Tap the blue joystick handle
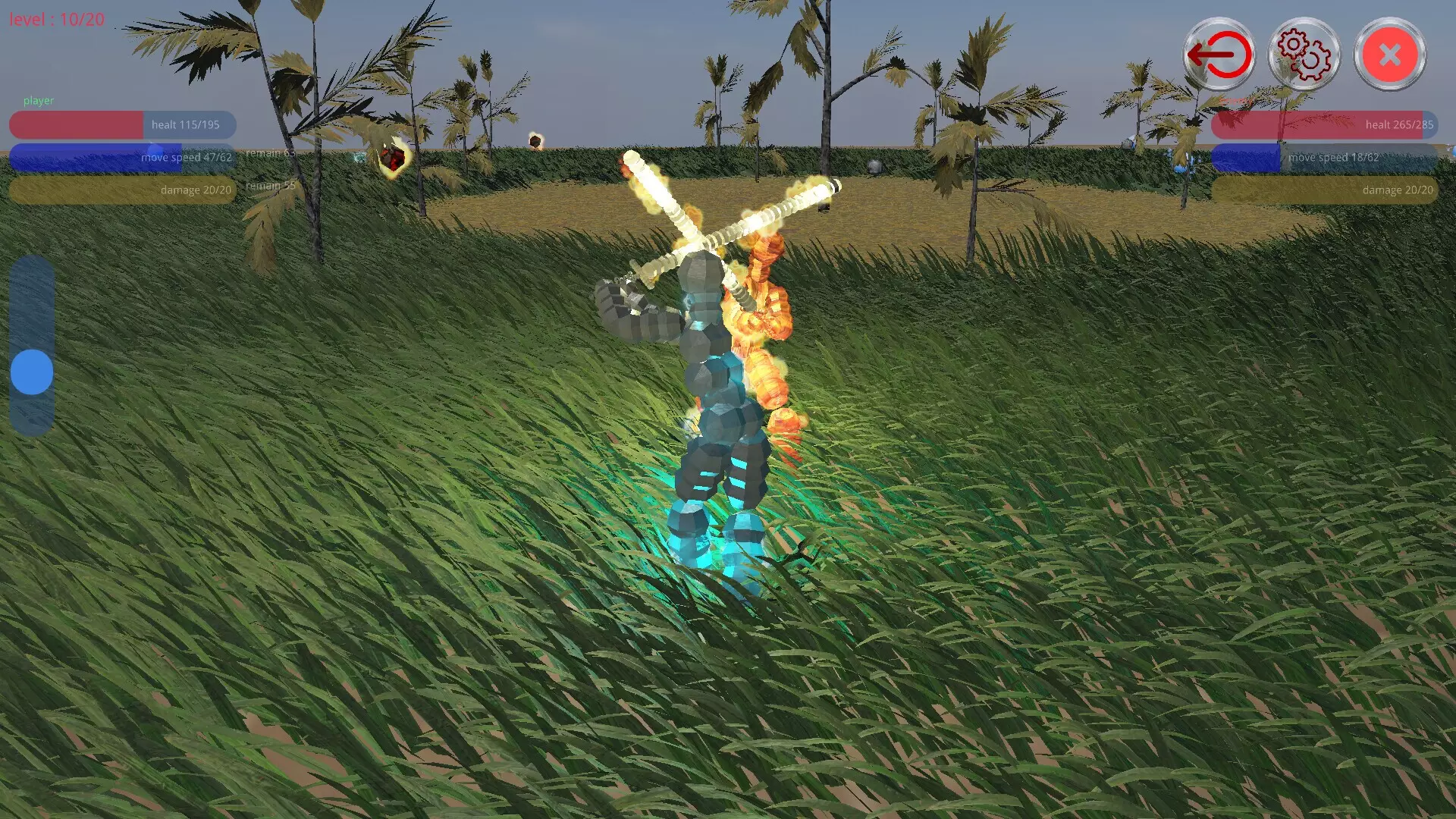 click(x=31, y=372)
